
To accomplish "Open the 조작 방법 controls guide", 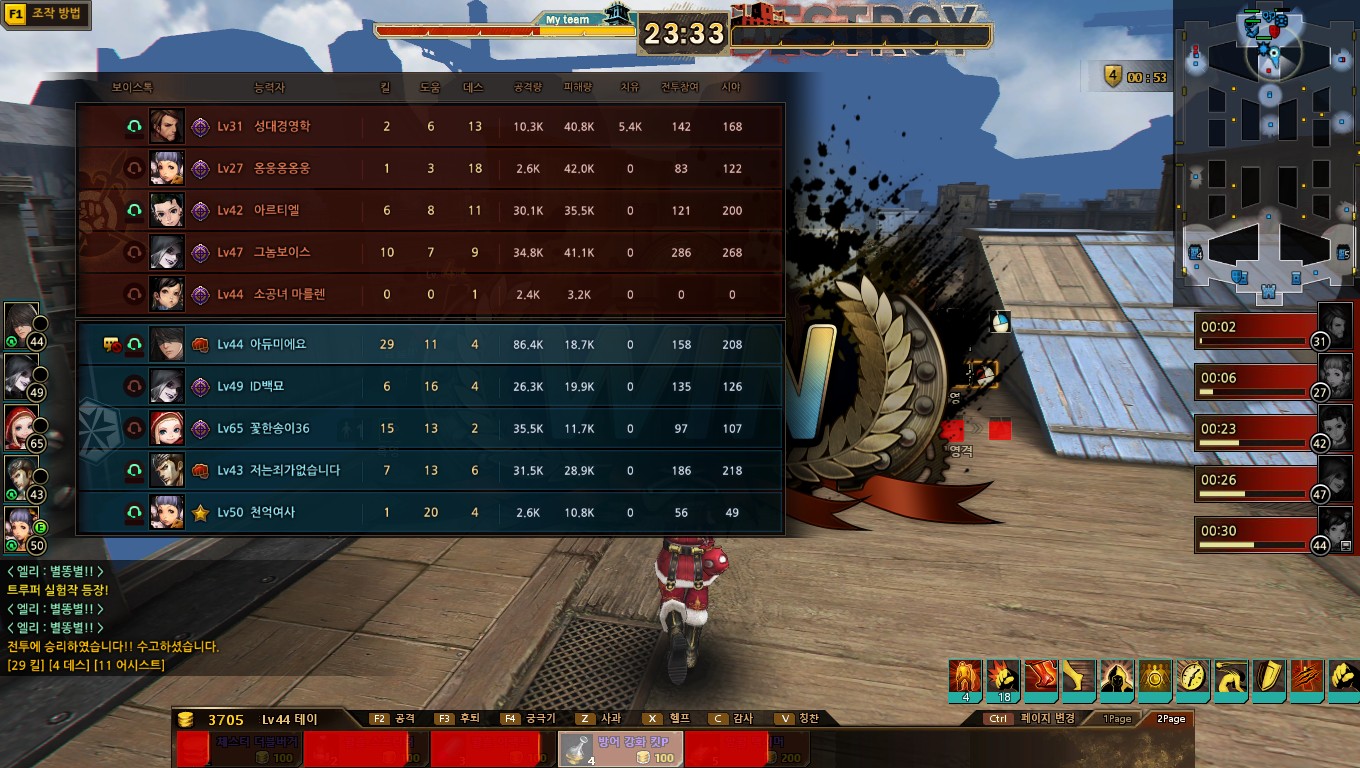I will click(47, 15).
